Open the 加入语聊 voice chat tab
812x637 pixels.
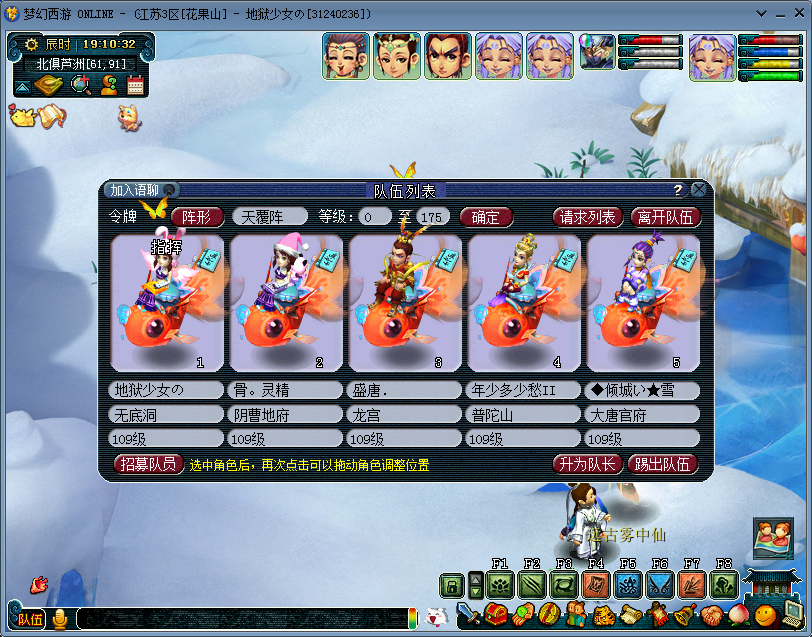point(136,190)
